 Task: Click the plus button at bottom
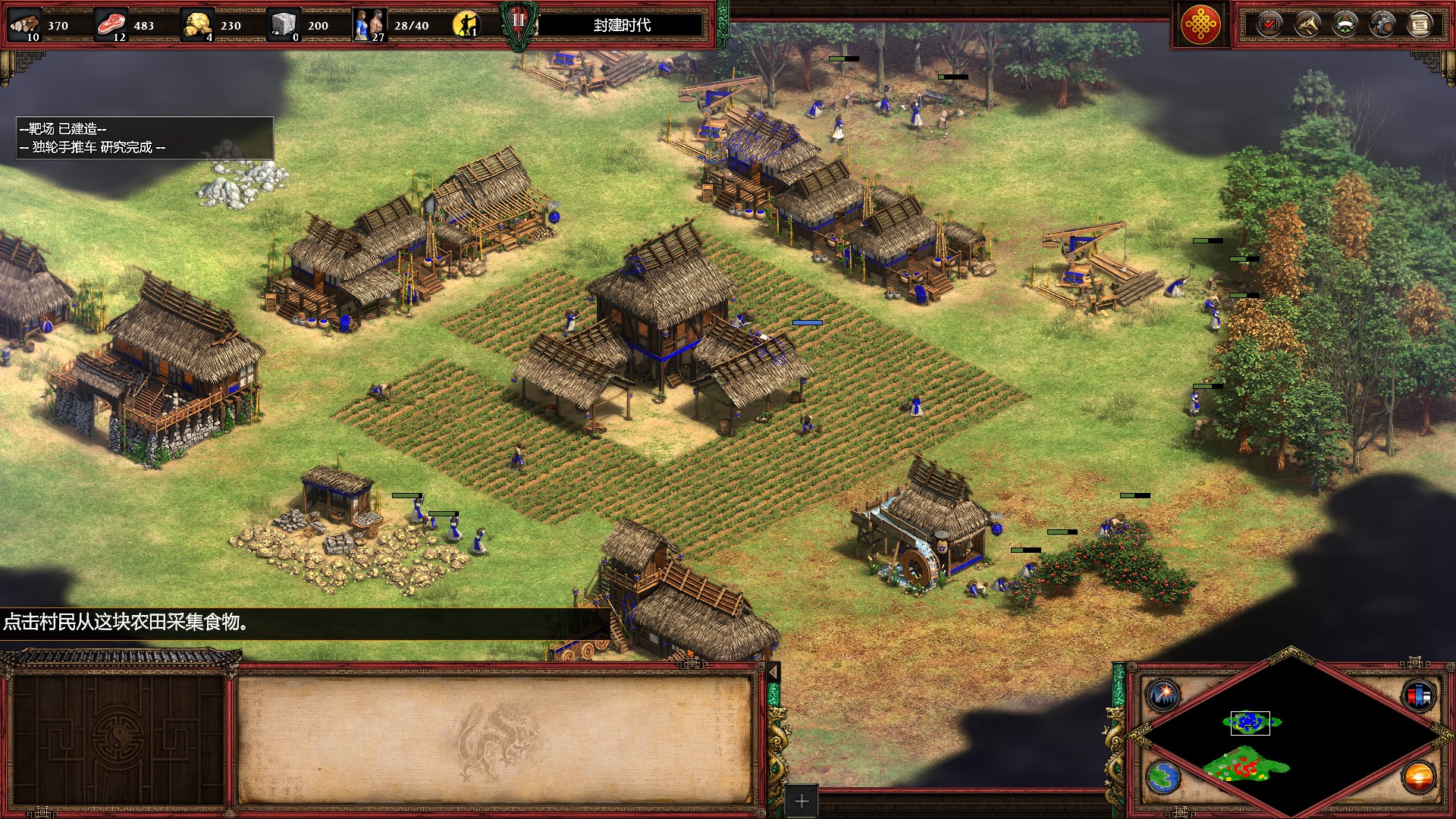[x=802, y=801]
